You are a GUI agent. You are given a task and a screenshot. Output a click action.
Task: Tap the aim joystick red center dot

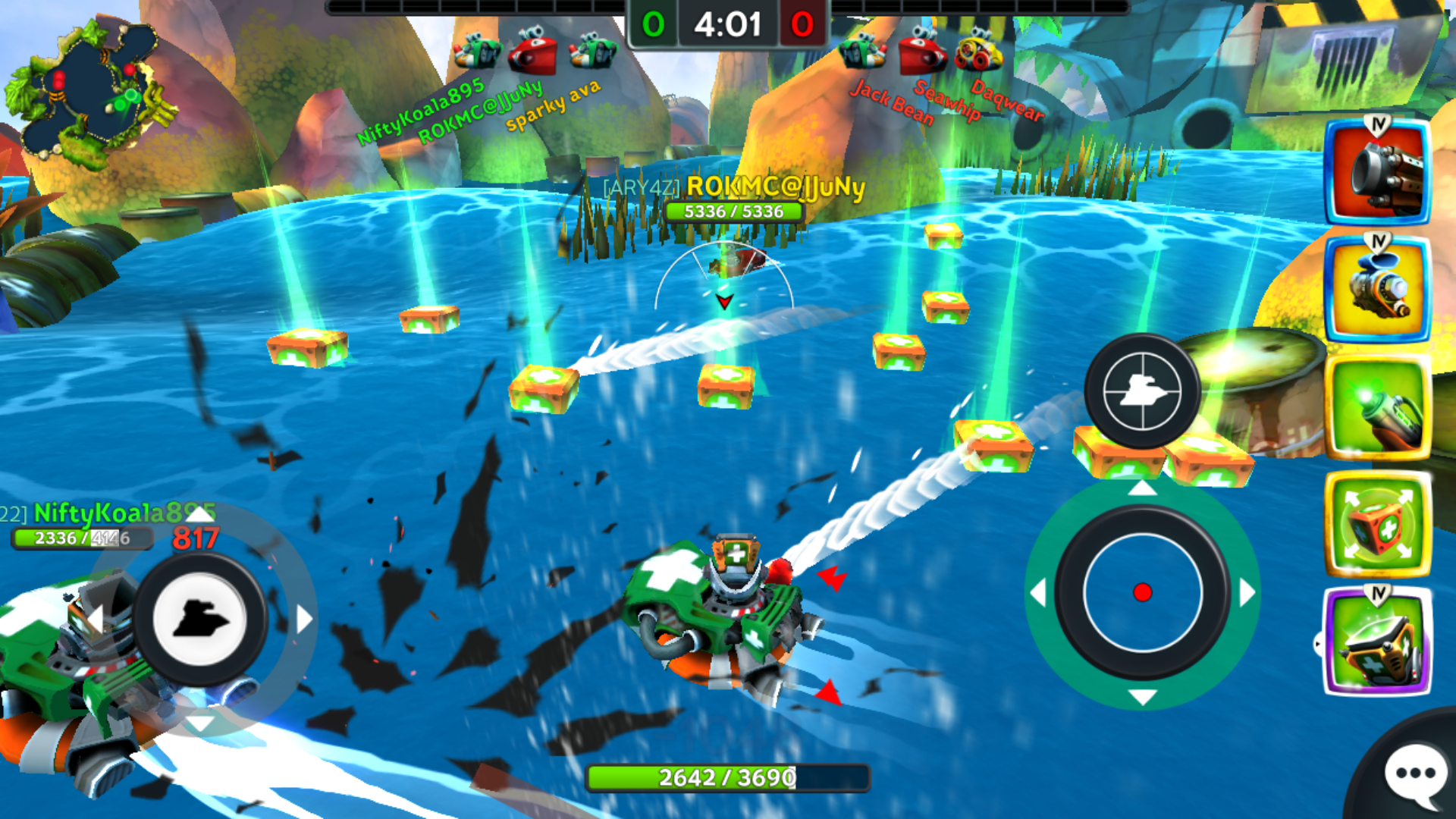pos(1142,592)
